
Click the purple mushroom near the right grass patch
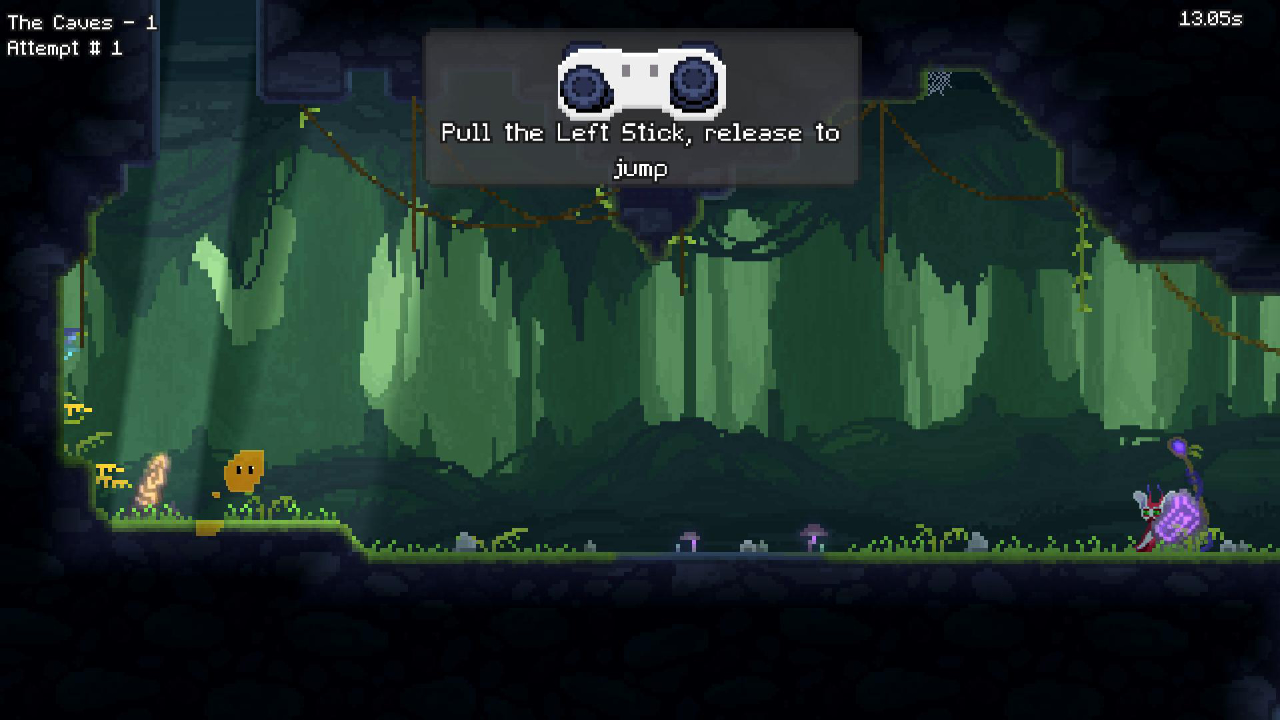(812, 533)
